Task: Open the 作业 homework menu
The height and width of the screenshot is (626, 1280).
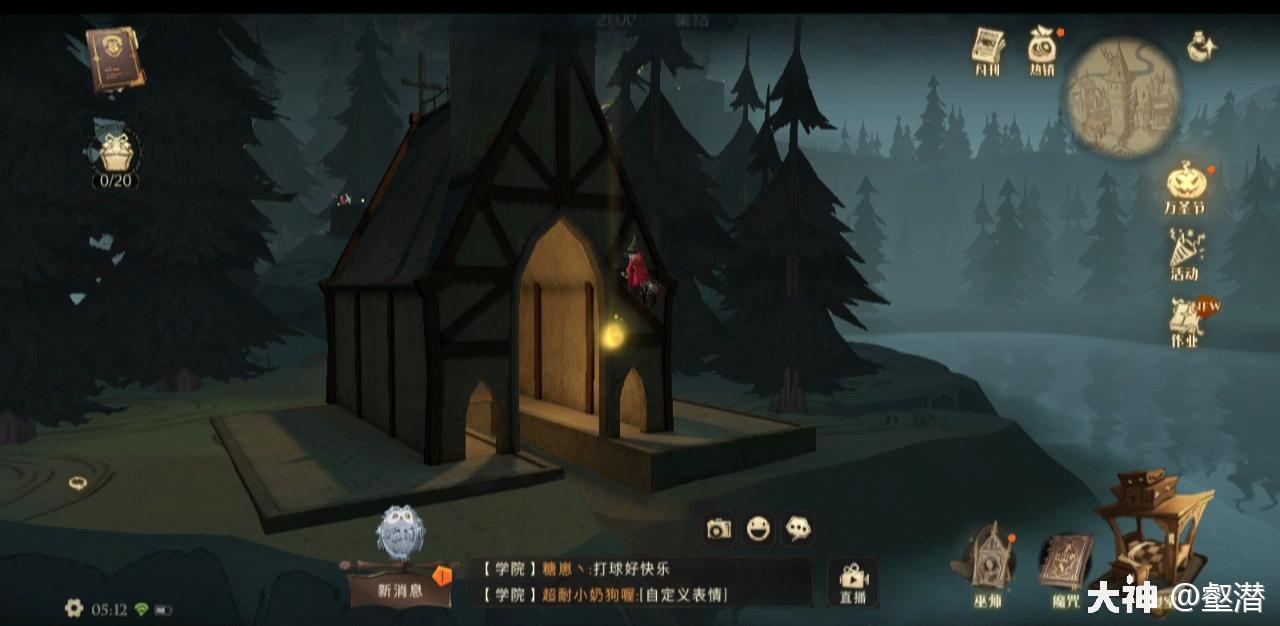Action: pos(1185,322)
